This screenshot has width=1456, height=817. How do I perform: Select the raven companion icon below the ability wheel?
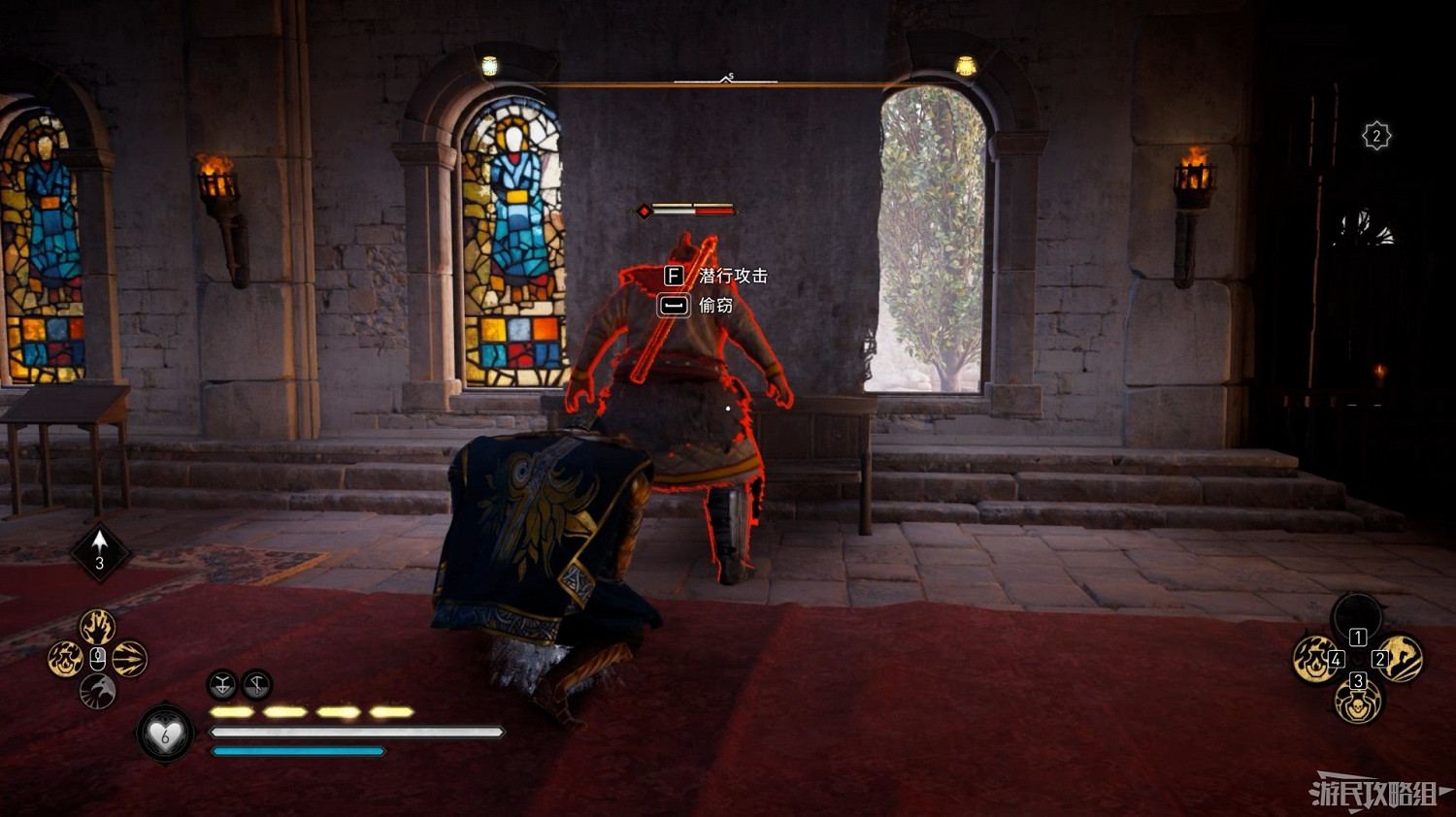[97, 689]
